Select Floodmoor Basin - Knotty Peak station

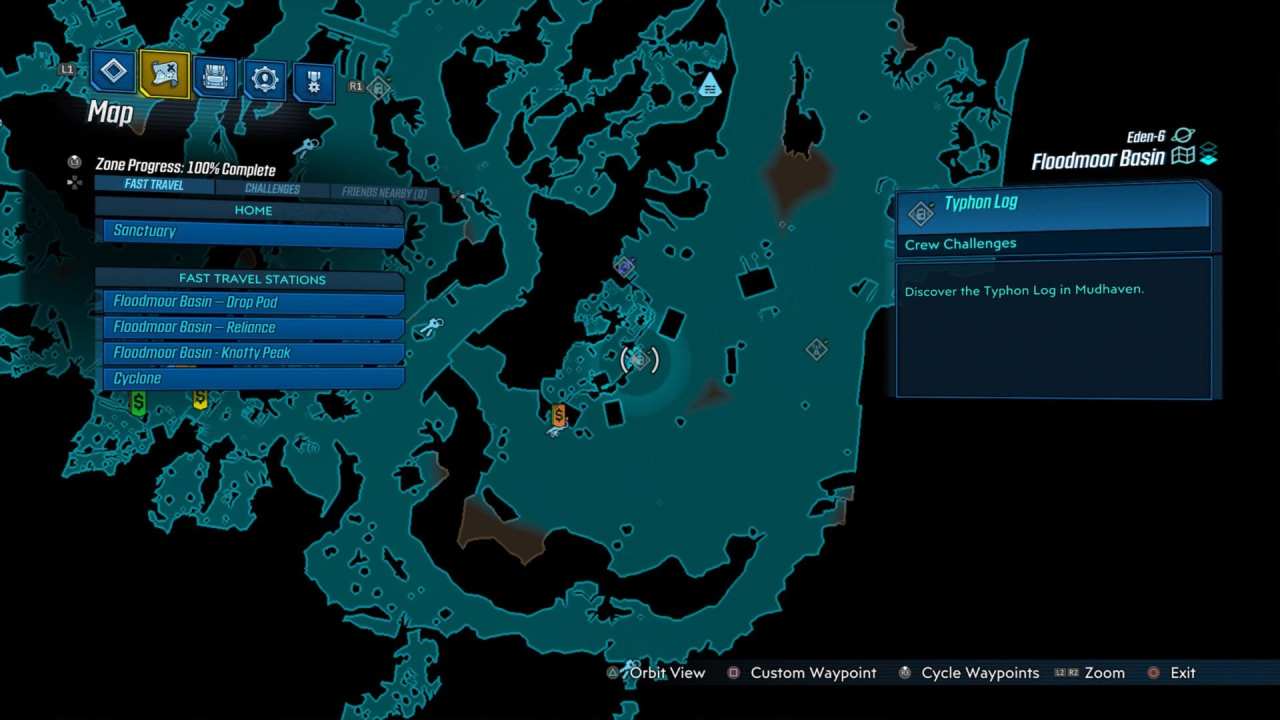pyautogui.click(x=250, y=352)
